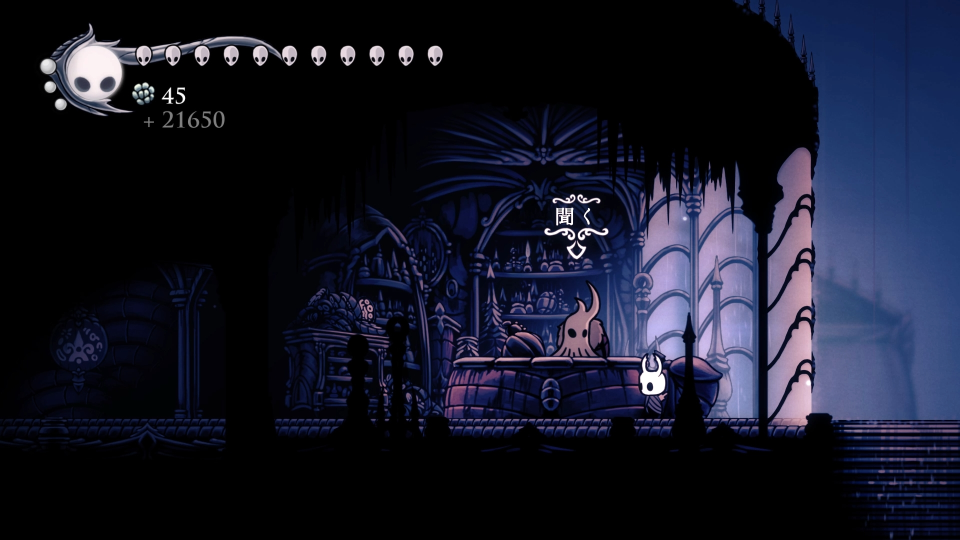Select the 聞く listen prompt
The width and height of the screenshot is (960, 540).
coord(574,217)
